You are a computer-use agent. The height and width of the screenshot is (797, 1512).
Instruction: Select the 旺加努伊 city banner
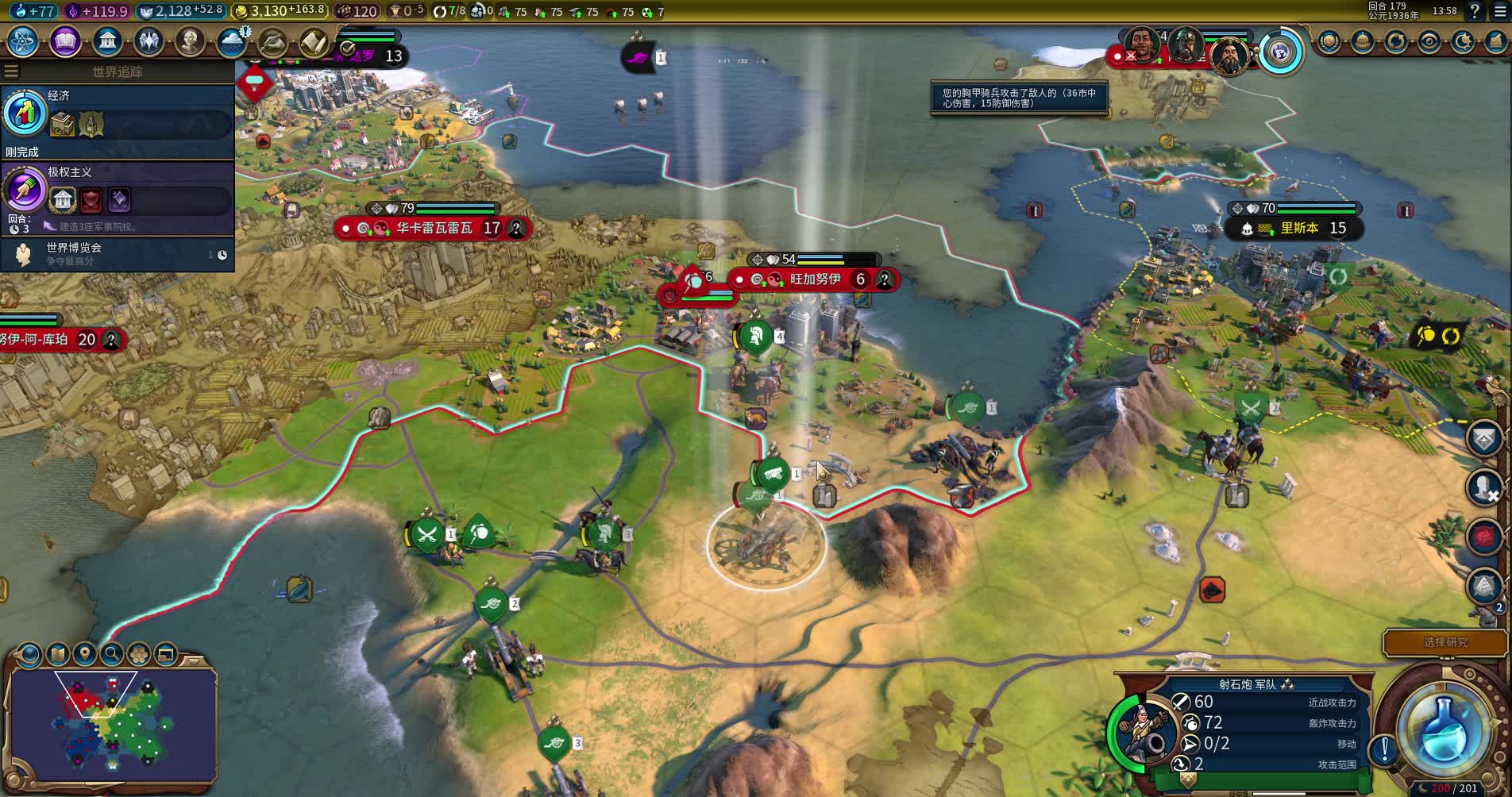[814, 279]
